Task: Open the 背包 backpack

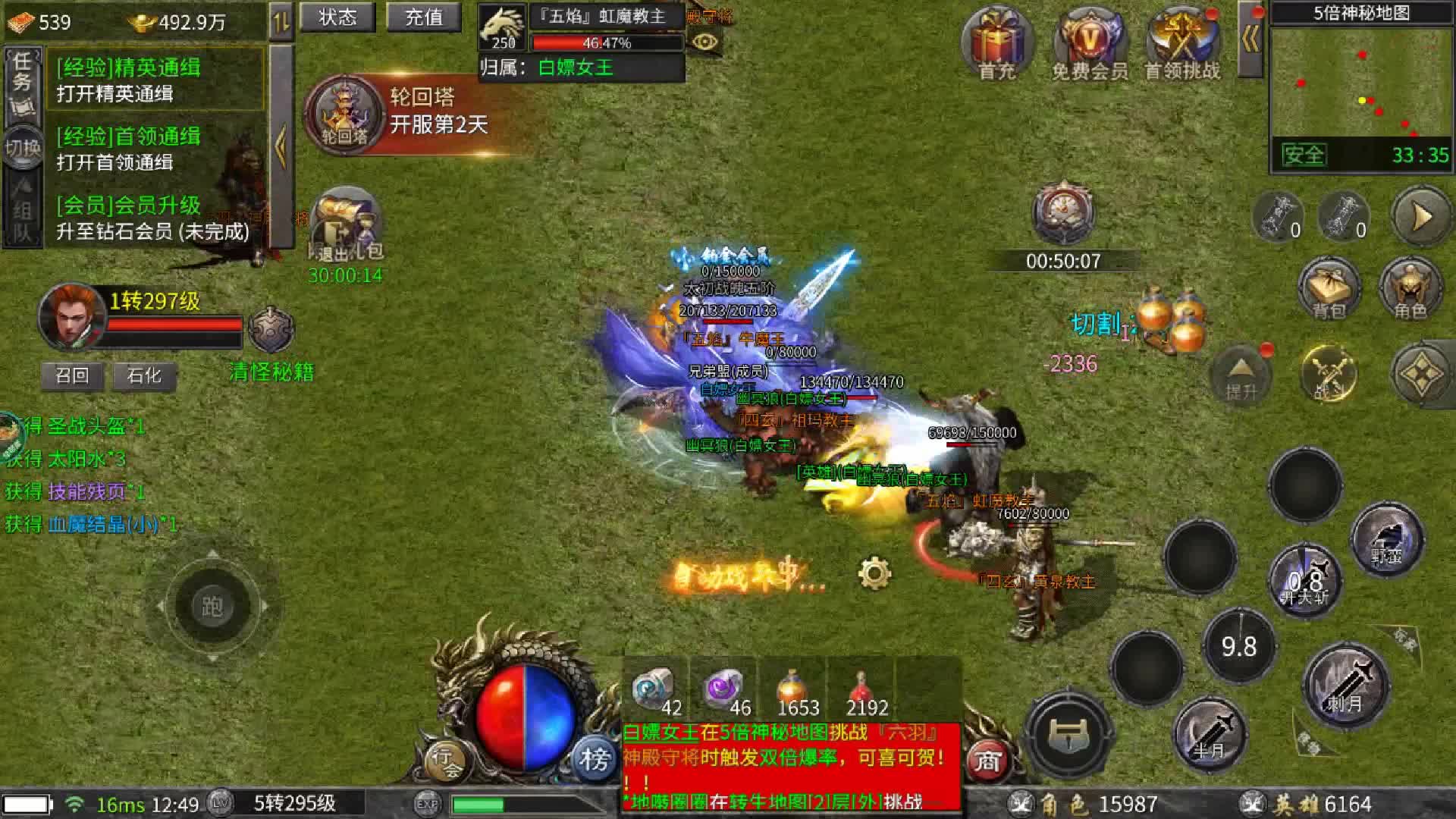Action: click(x=1329, y=290)
